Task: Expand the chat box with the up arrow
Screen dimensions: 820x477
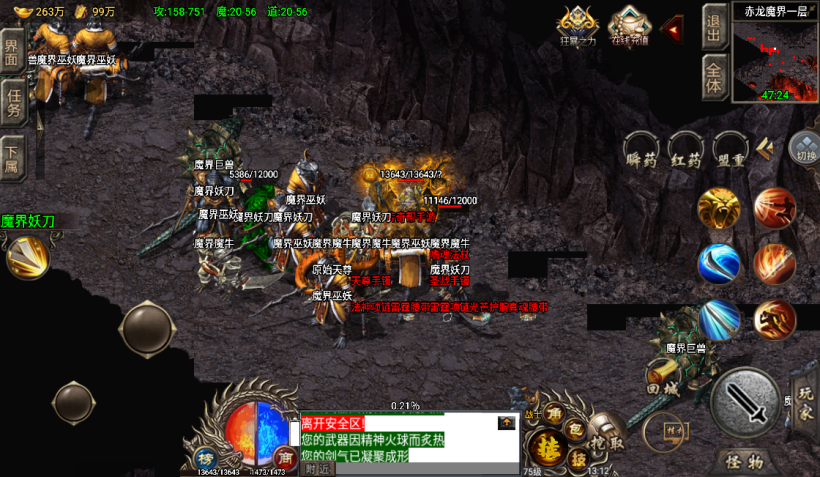Action: pyautogui.click(x=507, y=423)
